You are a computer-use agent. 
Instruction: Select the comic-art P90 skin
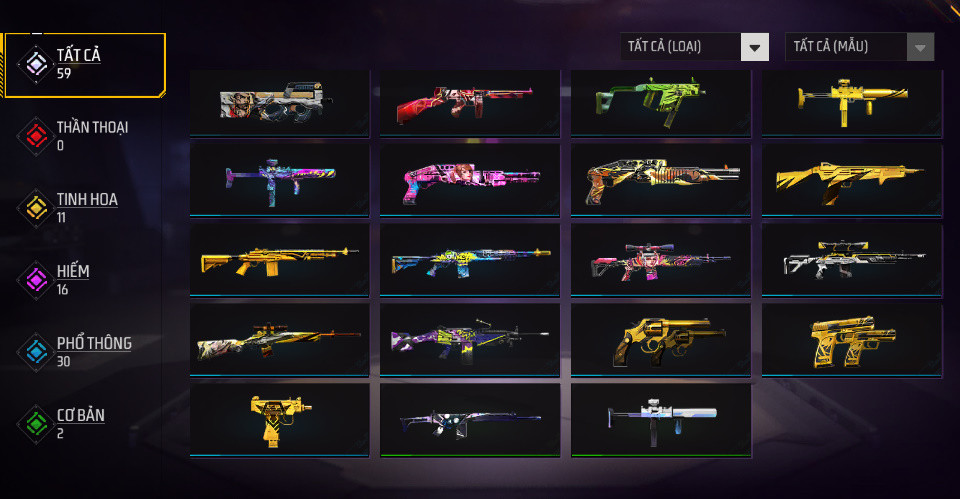(x=279, y=102)
